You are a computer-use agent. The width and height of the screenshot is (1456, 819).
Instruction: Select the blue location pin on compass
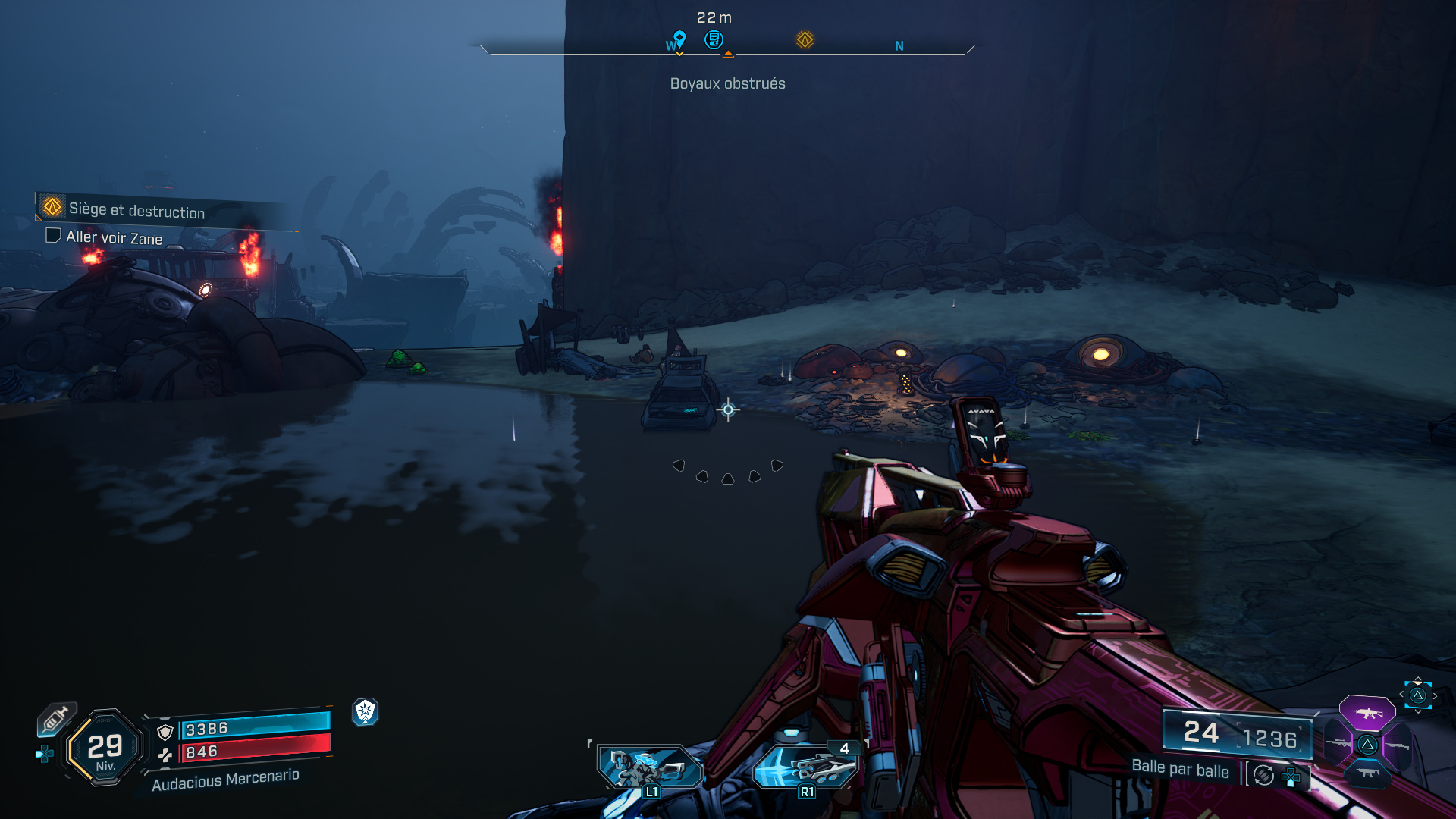(x=679, y=38)
